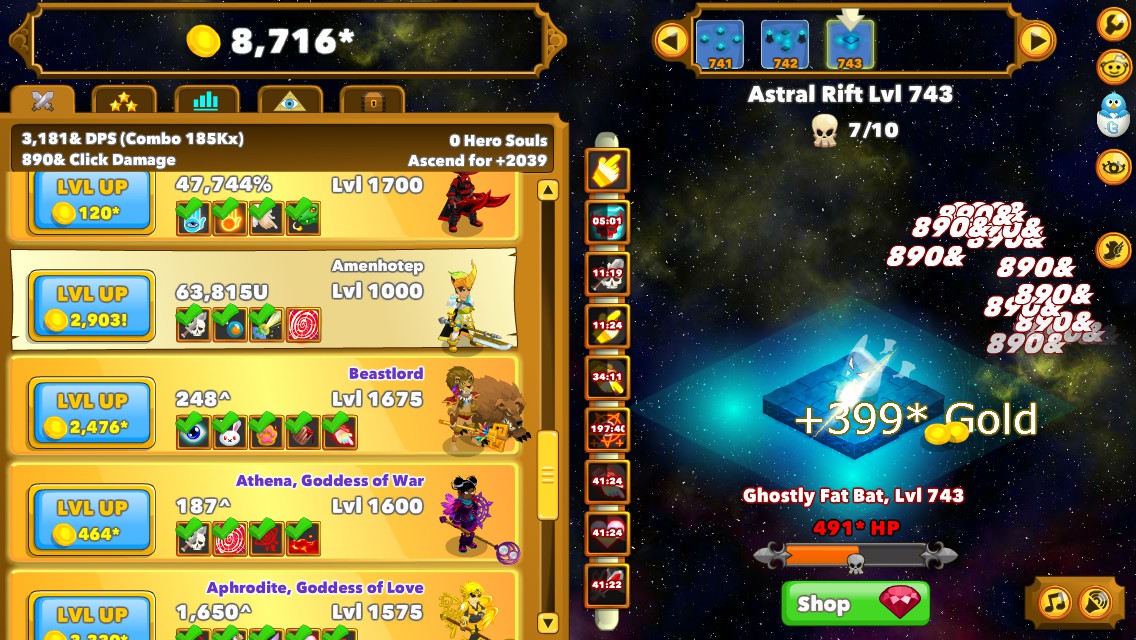Advance zone list with right arrow
Screen dimensions: 1136x640
(1036, 41)
